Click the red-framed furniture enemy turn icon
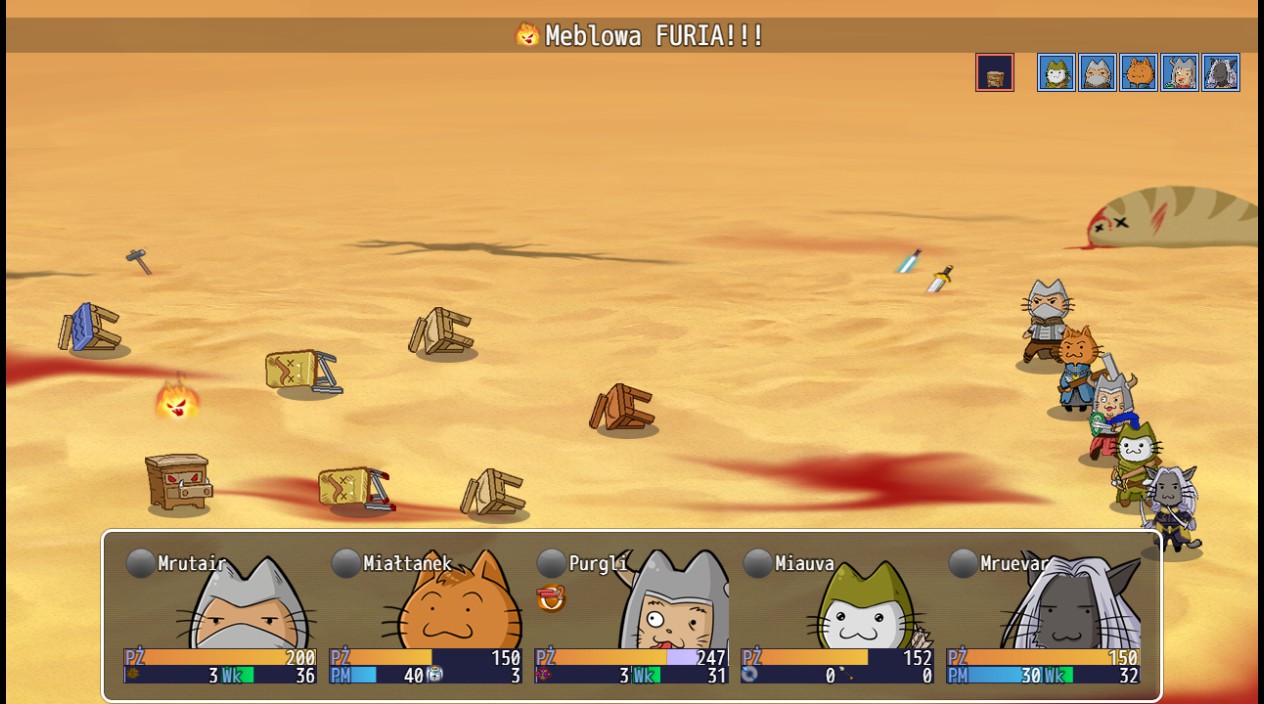Image resolution: width=1264 pixels, height=704 pixels. click(x=994, y=73)
